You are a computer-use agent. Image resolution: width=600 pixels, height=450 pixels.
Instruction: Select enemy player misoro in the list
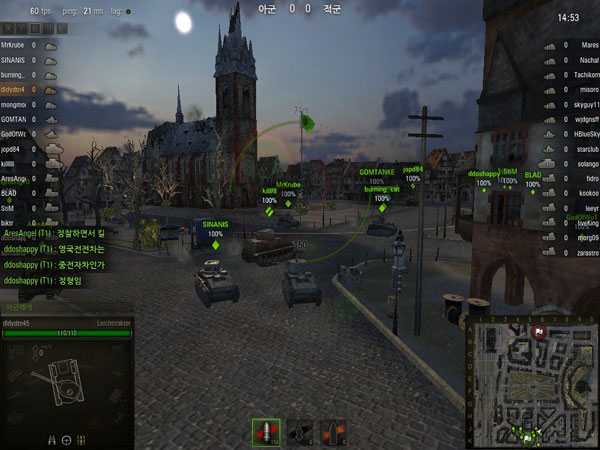click(x=586, y=90)
